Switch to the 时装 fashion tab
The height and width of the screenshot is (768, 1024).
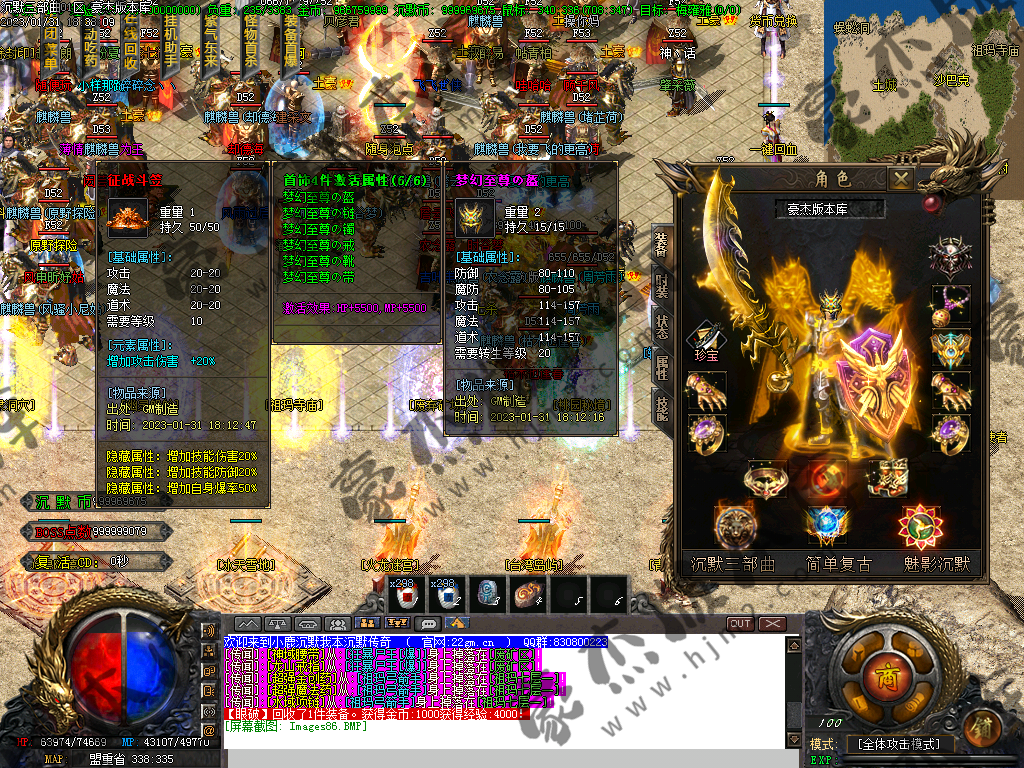661,283
